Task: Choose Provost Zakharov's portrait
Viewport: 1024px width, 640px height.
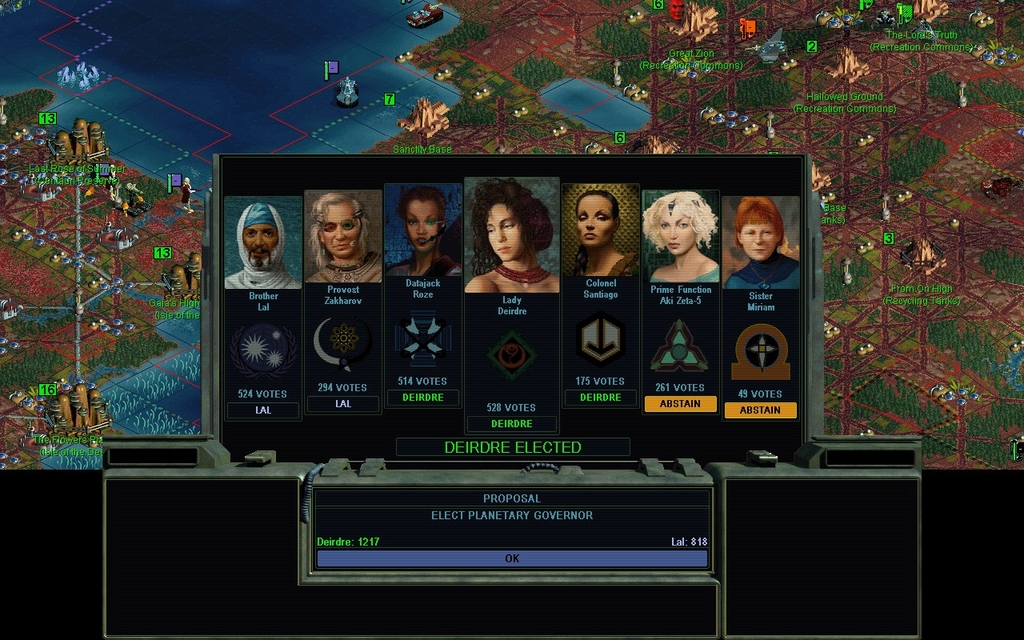Action: [343, 237]
